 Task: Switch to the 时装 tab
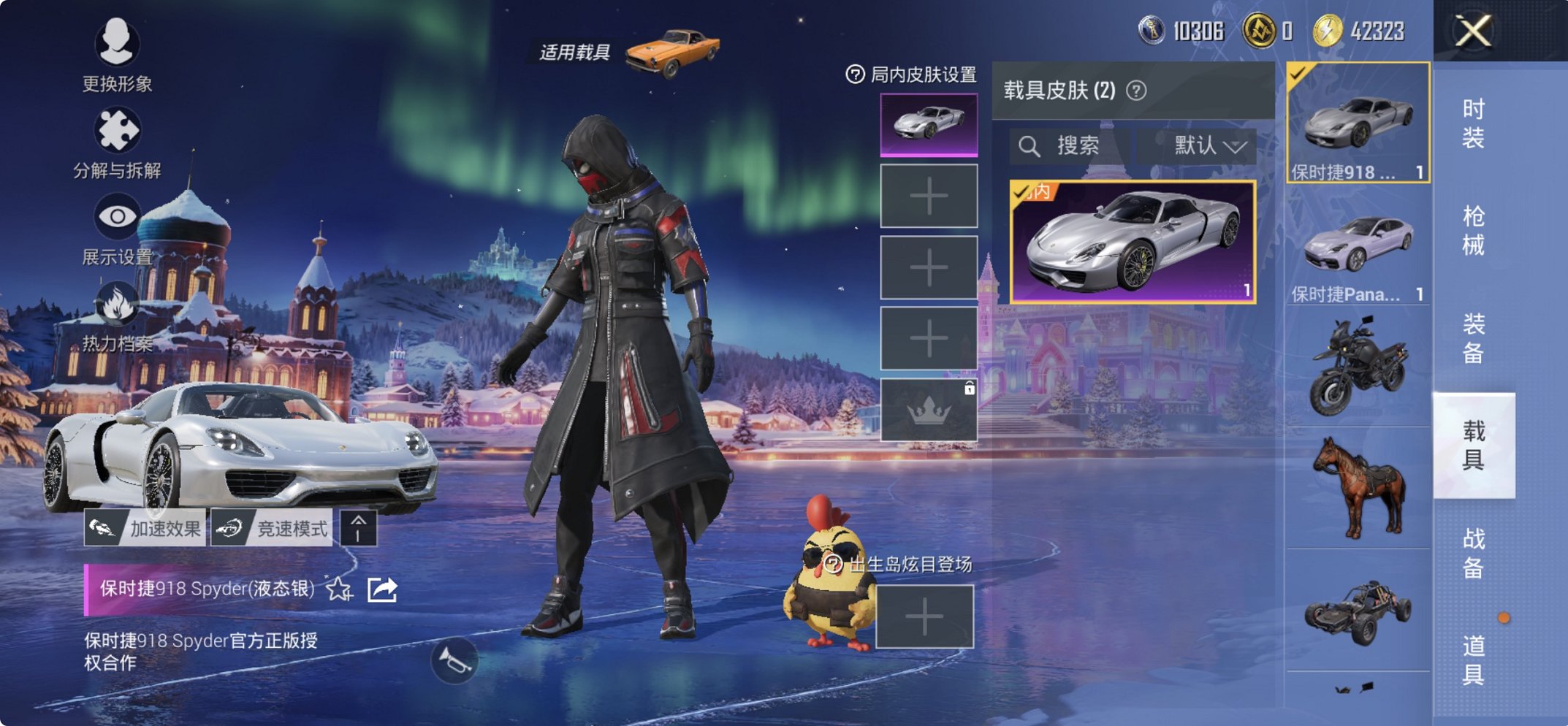coord(1475,123)
